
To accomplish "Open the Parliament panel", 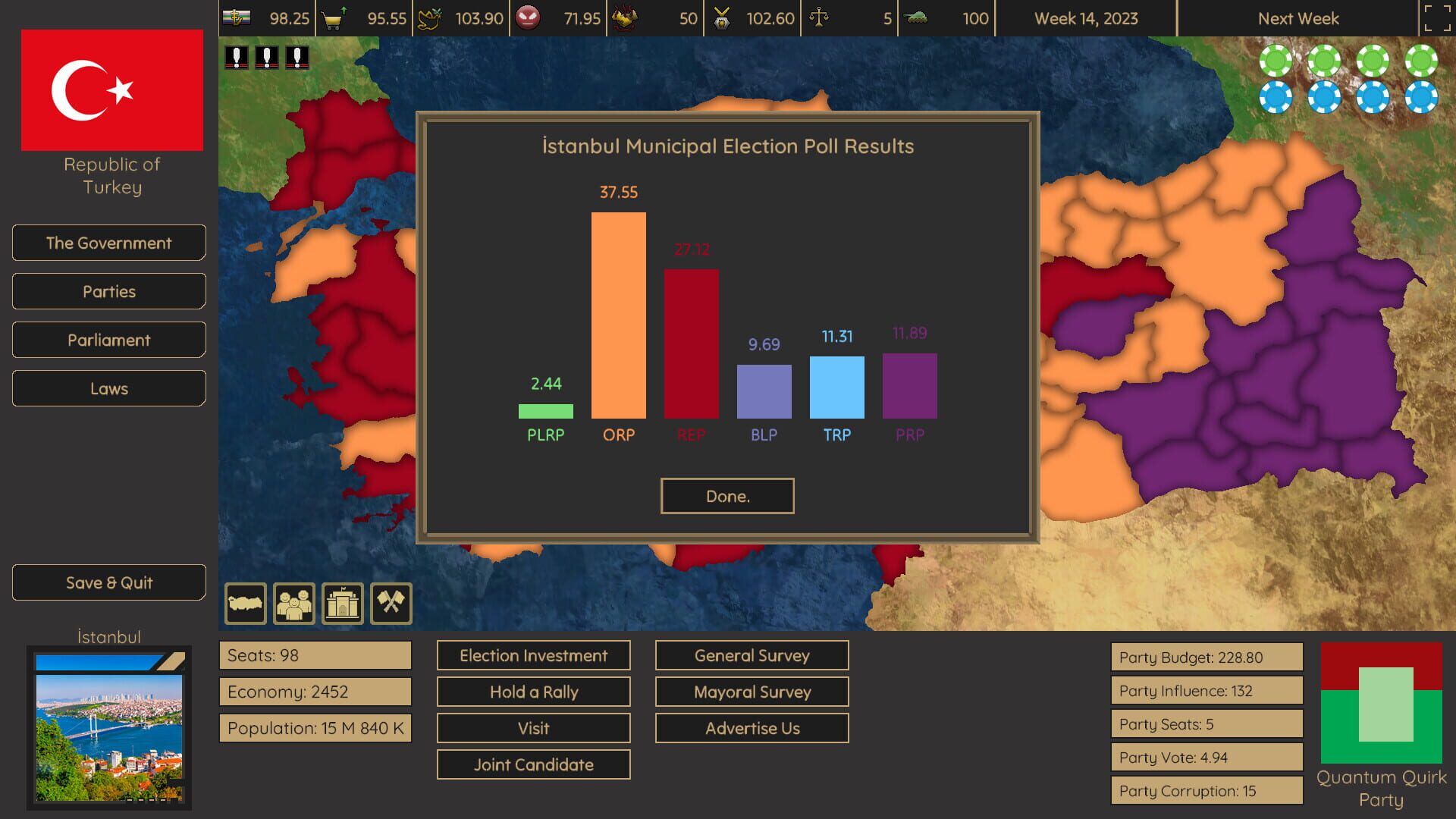I will [108, 340].
